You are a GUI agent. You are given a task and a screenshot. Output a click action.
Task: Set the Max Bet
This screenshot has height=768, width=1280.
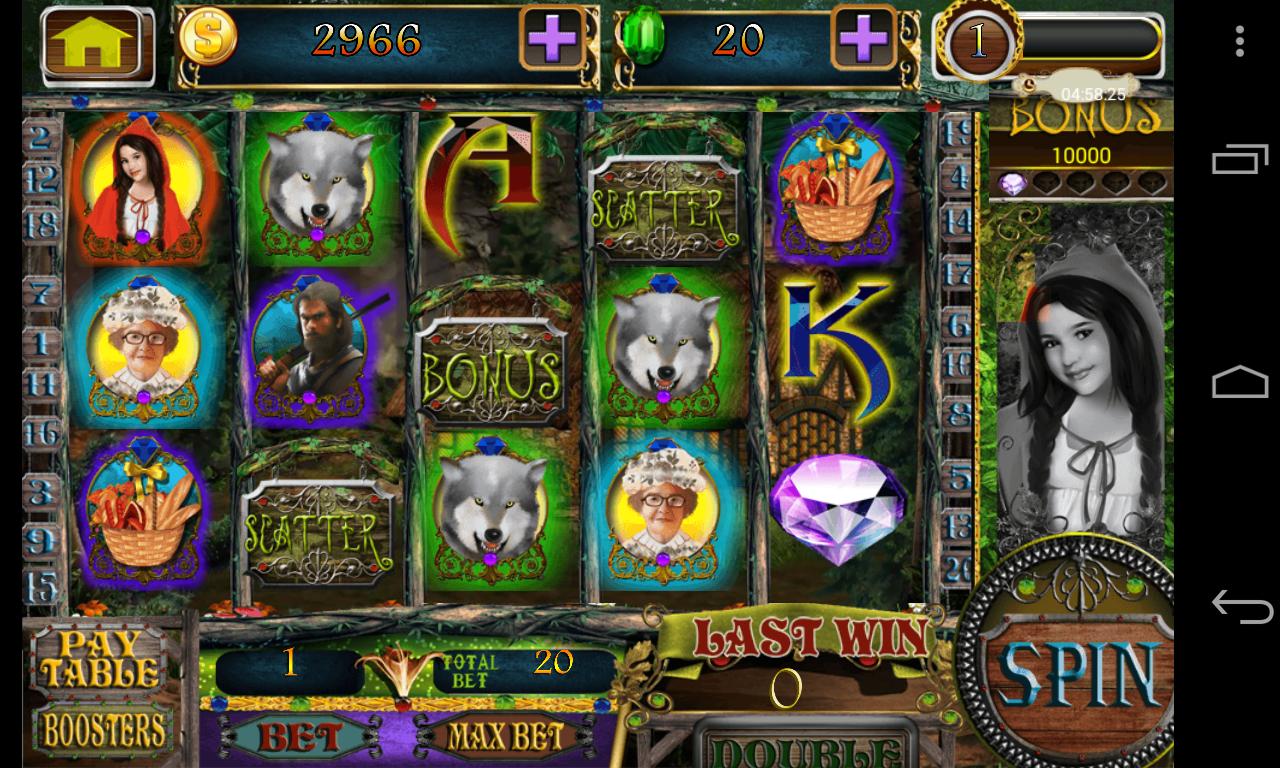pyautogui.click(x=503, y=738)
